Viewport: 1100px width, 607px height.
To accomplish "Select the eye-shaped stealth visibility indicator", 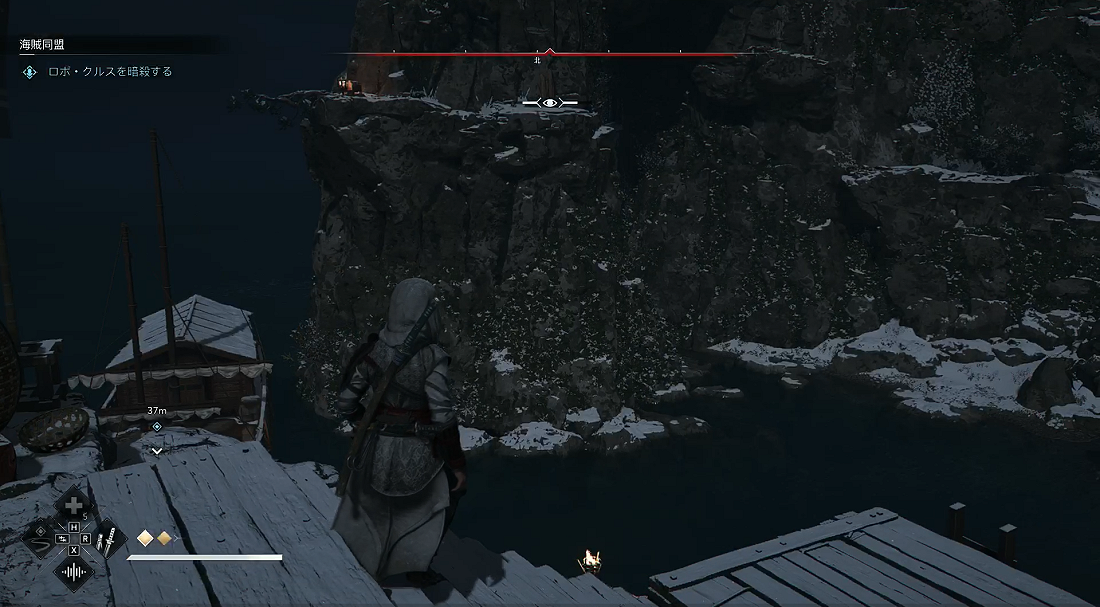I will [x=549, y=103].
